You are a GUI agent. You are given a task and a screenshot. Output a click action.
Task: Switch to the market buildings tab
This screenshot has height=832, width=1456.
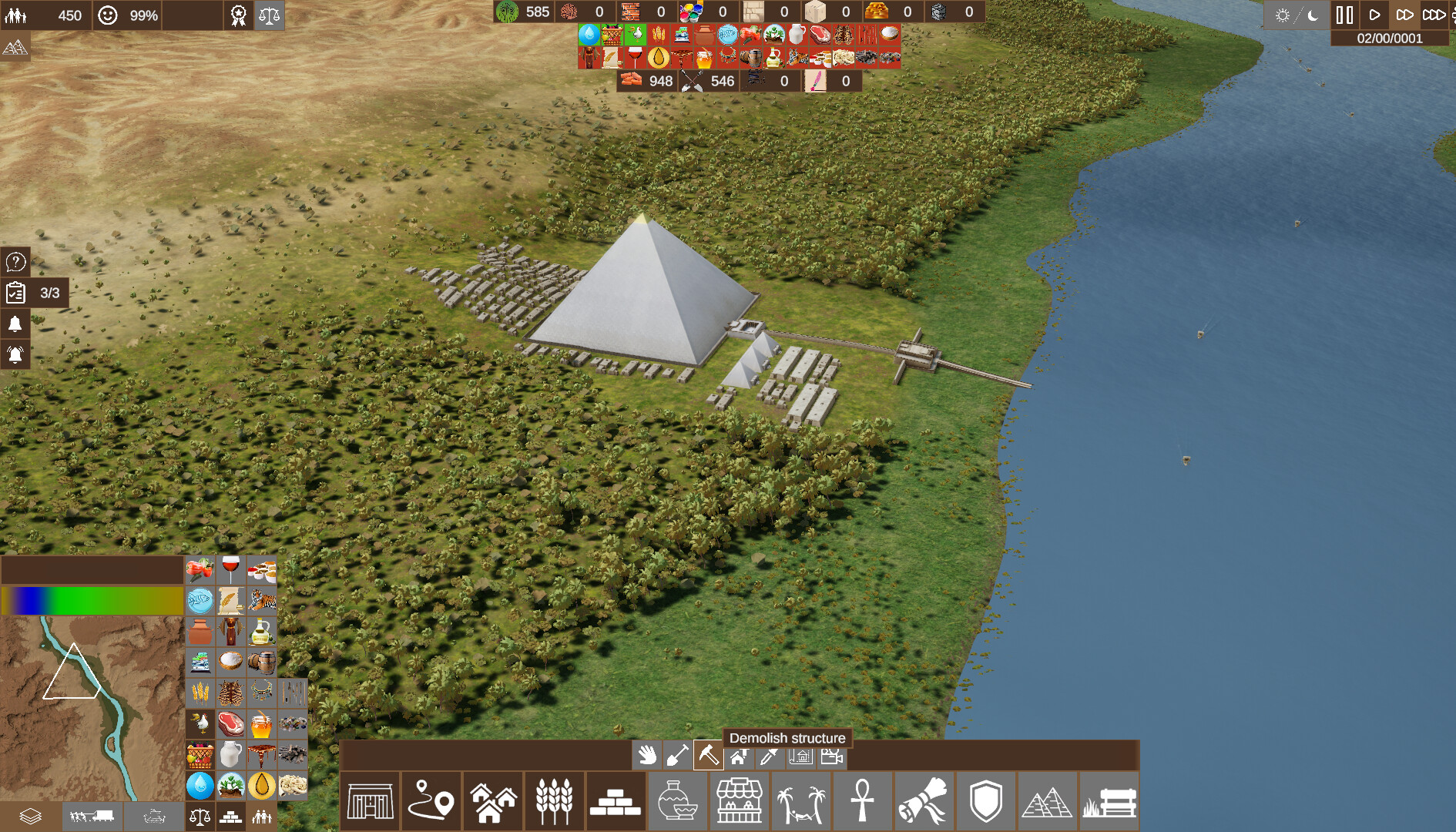tap(740, 801)
